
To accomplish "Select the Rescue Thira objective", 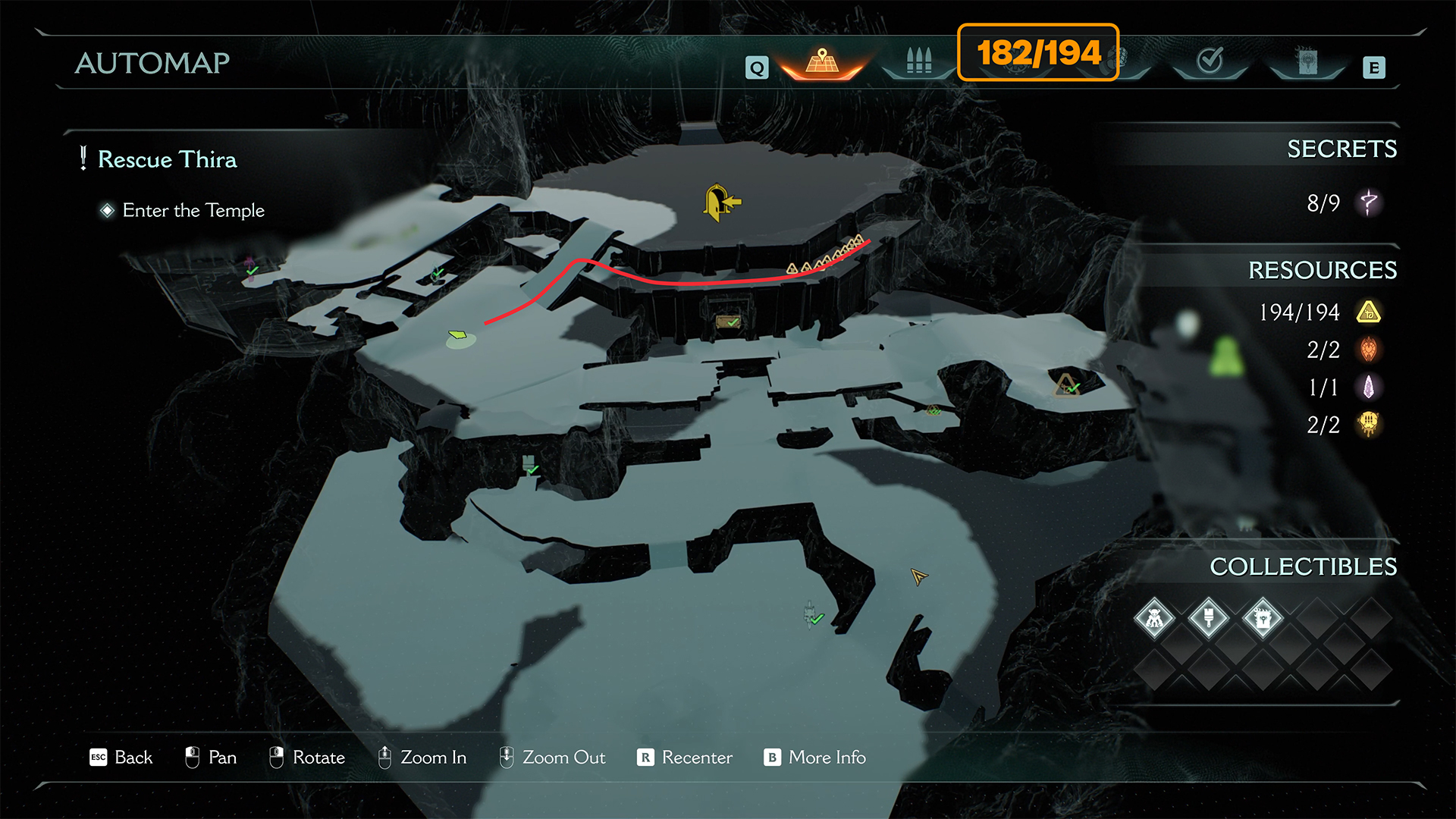I will [x=167, y=159].
